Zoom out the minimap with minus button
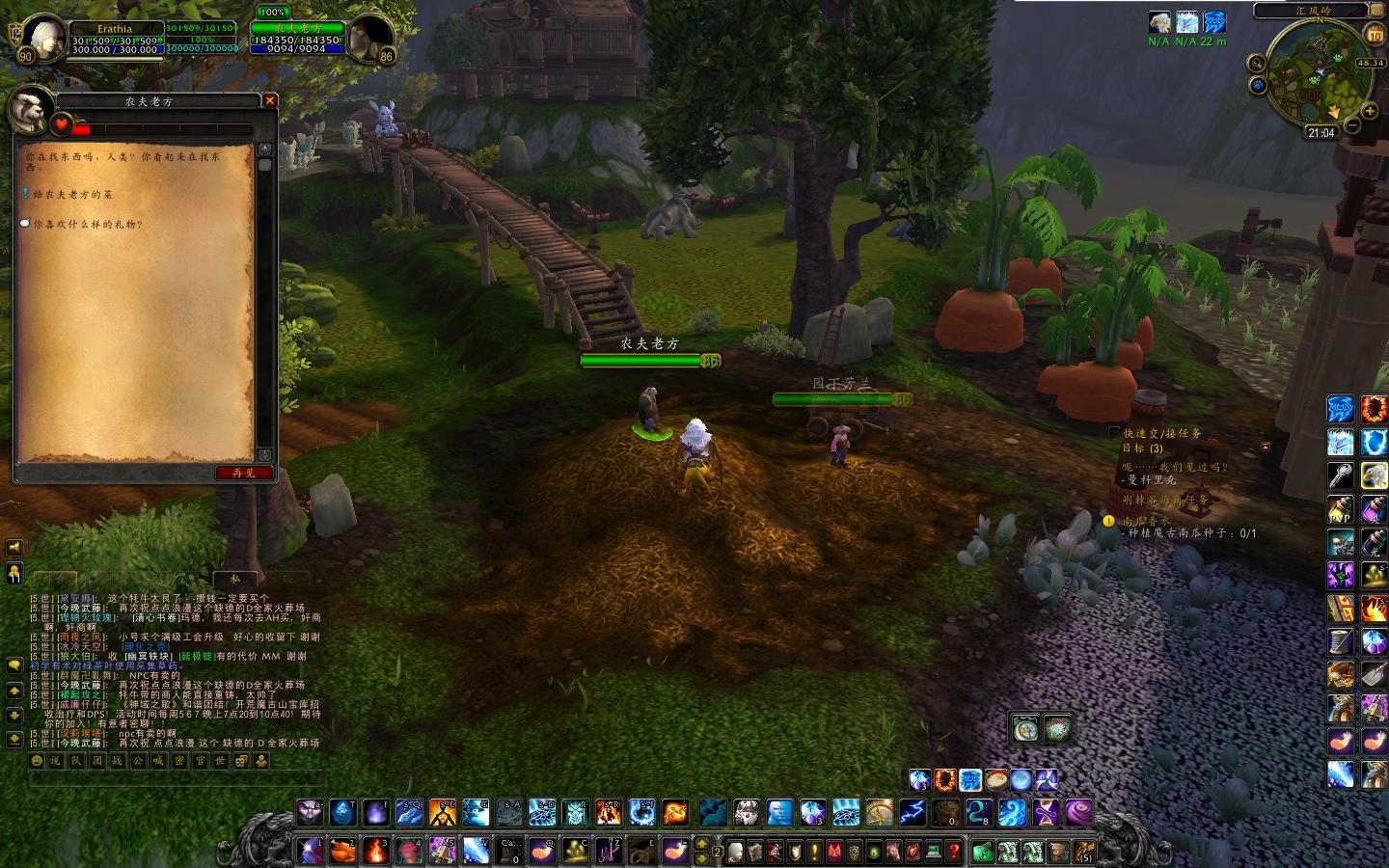Viewport: 1389px width, 868px height. pyautogui.click(x=1352, y=125)
